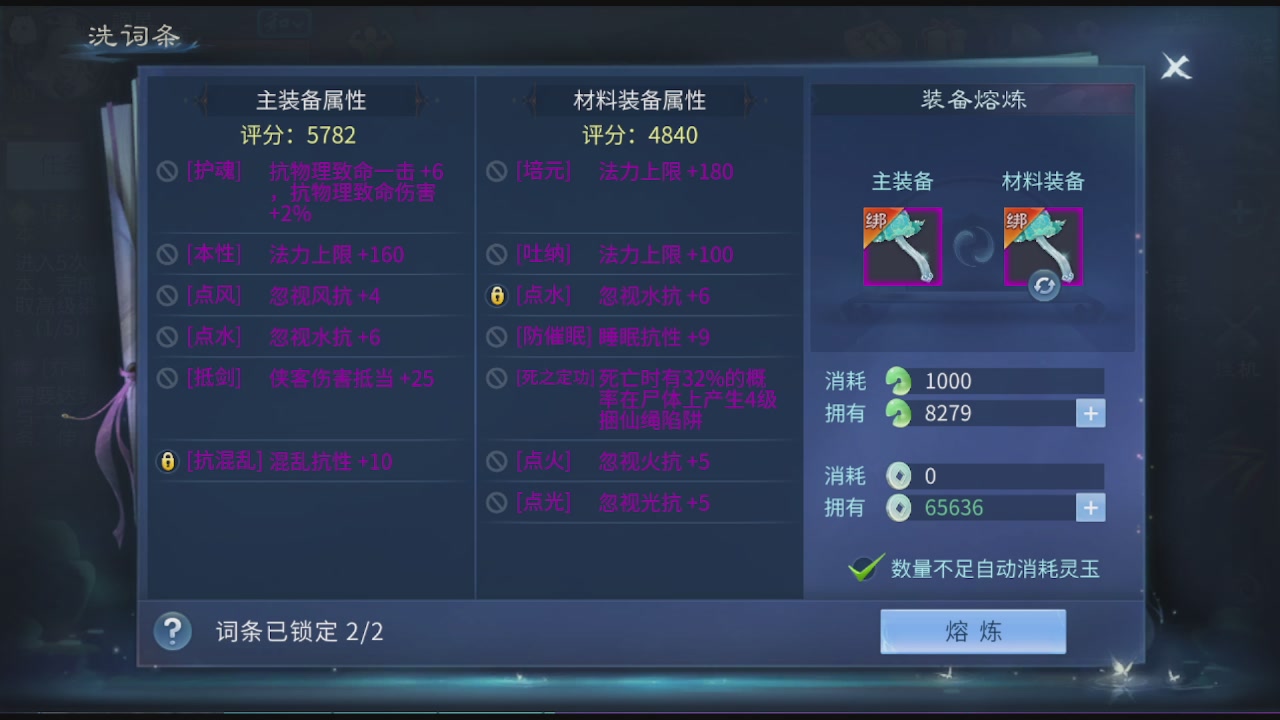Click the refresh icon on 材料装备 thumbnail
The height and width of the screenshot is (720, 1280).
(x=1043, y=287)
